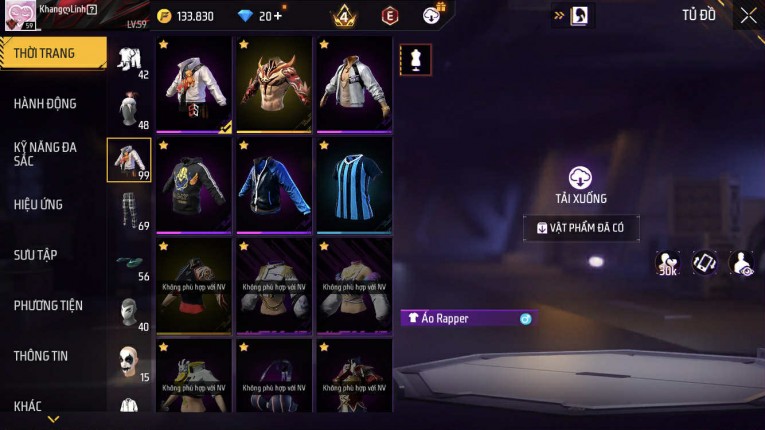Open the Sưu Tập section
Image resolution: width=765 pixels, height=430 pixels.
coord(36,255)
